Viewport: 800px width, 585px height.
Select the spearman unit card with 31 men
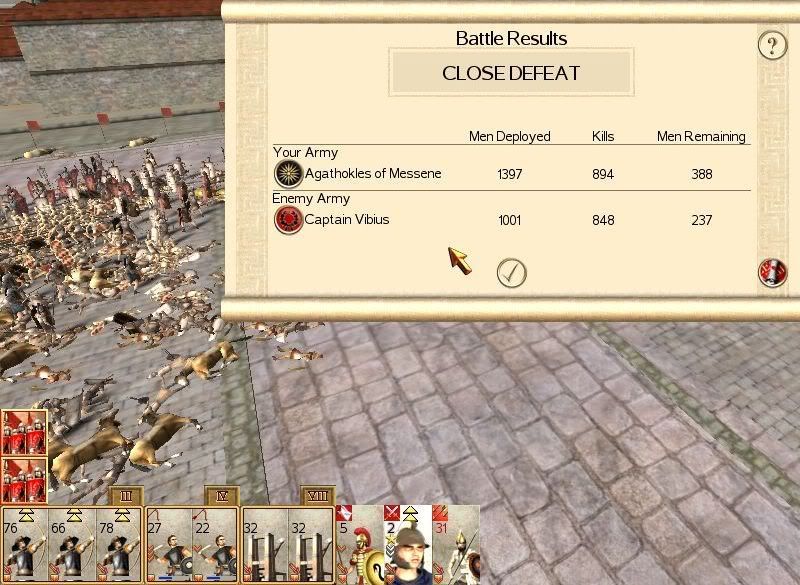tap(457, 546)
